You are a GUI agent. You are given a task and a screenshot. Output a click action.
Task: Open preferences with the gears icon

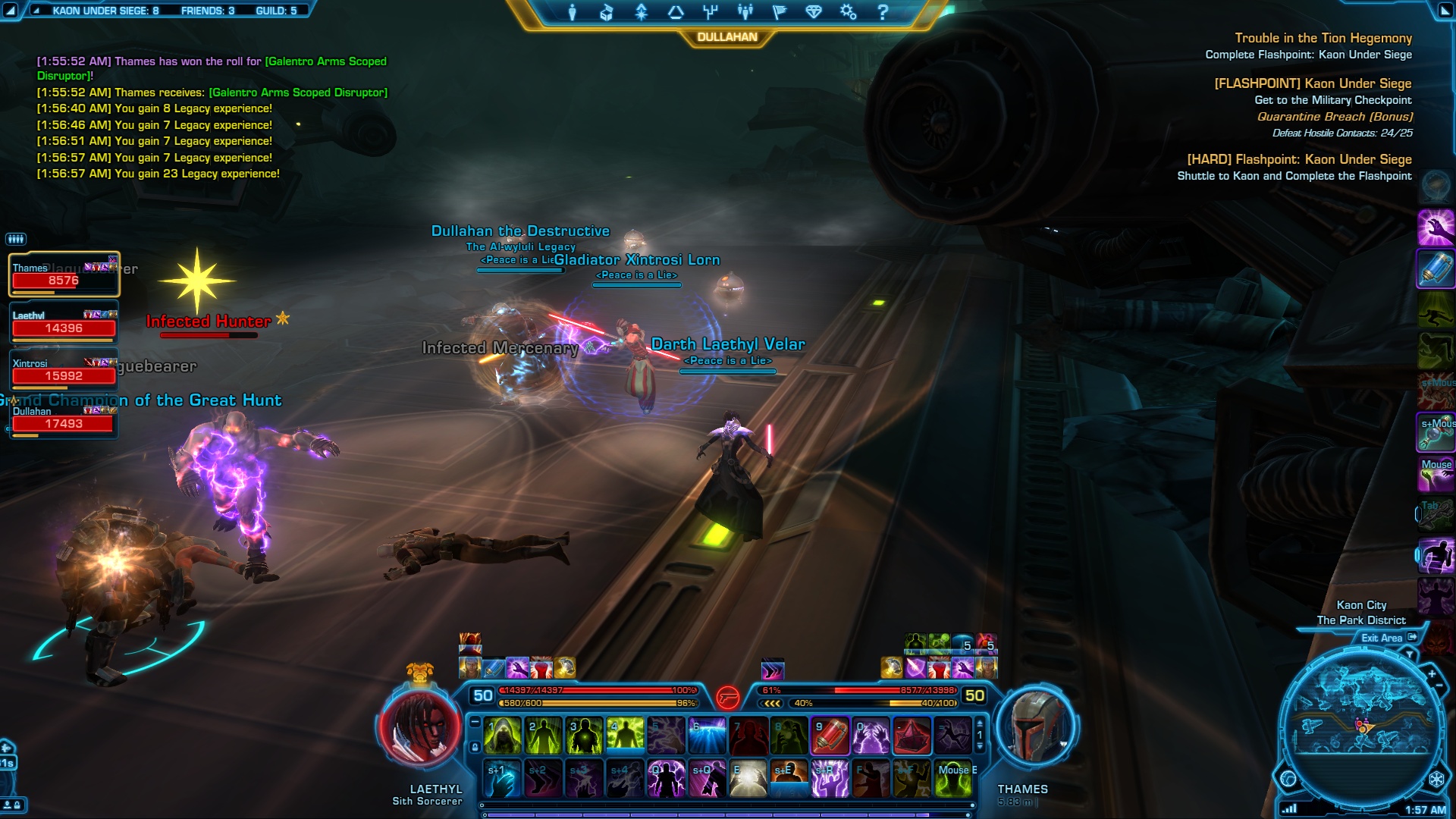[x=848, y=12]
